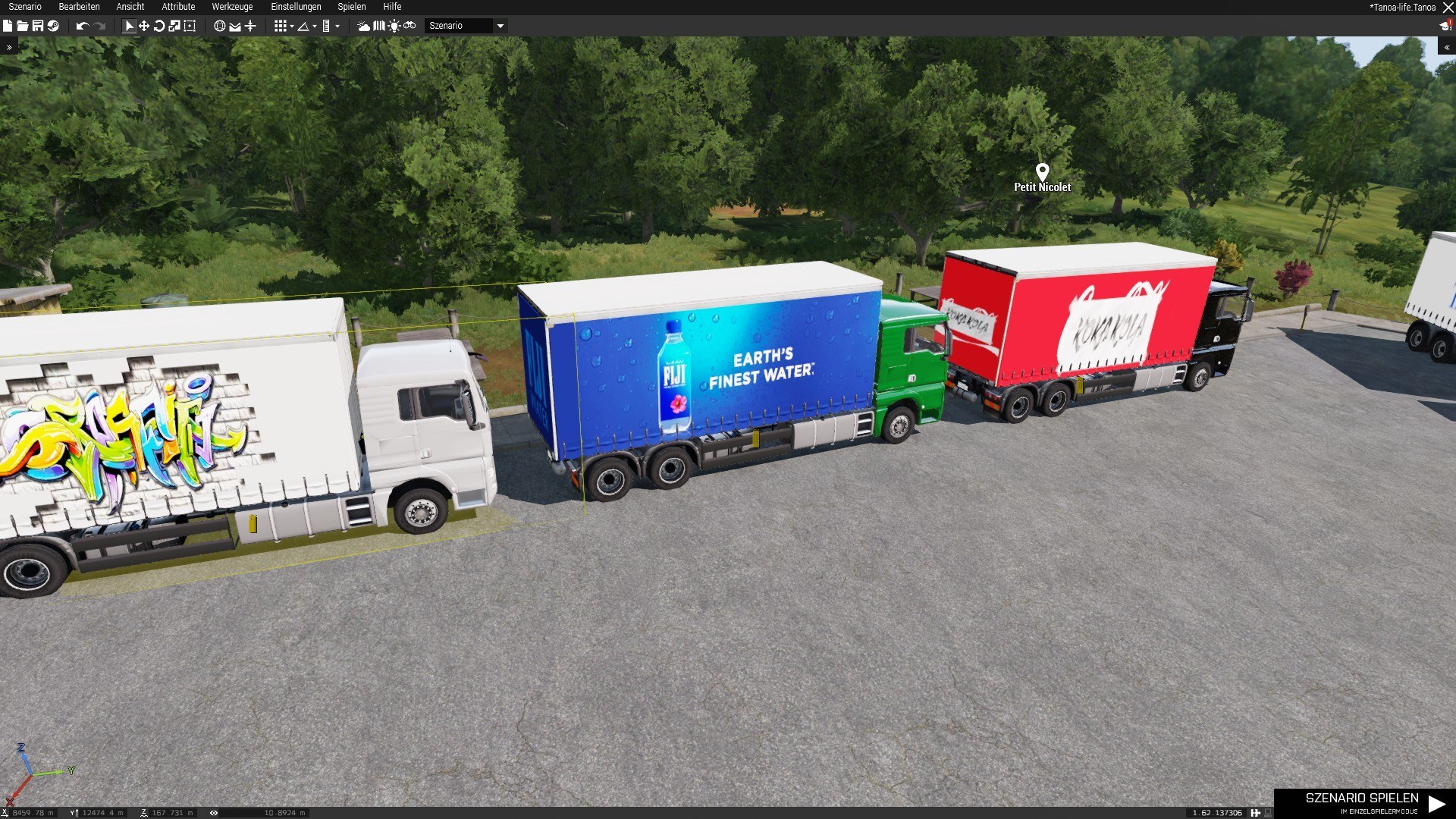1456x819 pixels.
Task: Close the editor with the top-right X
Action: click(1448, 8)
